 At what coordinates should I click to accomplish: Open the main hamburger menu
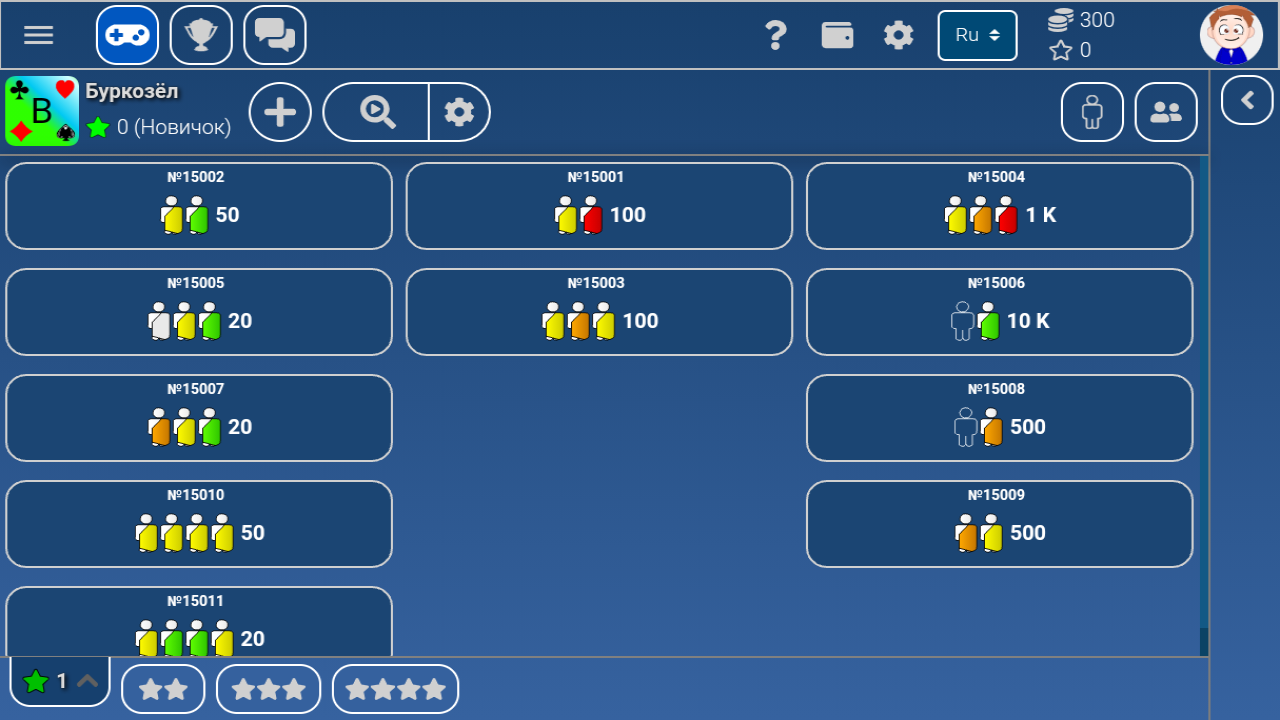click(38, 34)
